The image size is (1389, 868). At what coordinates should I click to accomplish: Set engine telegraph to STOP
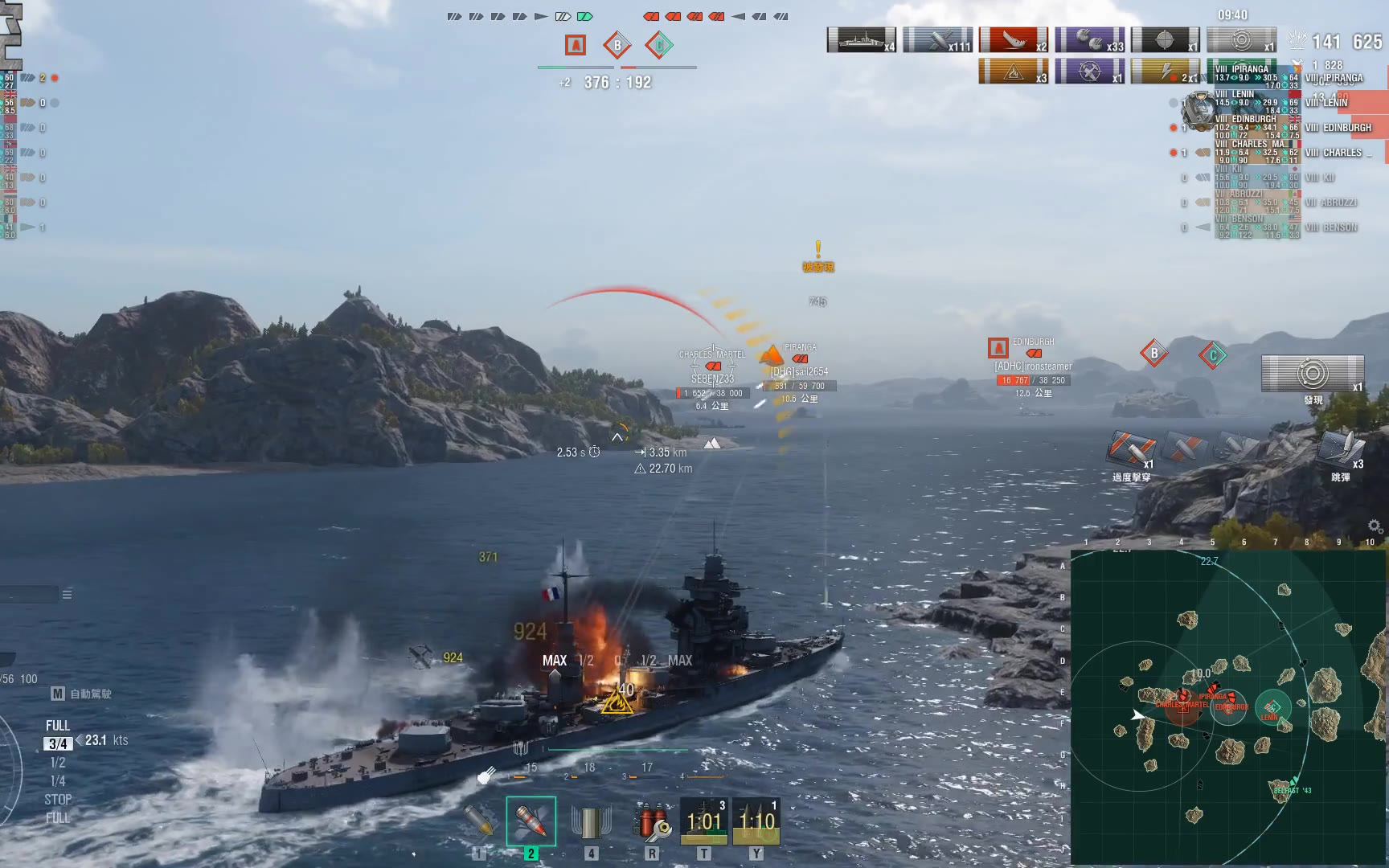(x=58, y=800)
